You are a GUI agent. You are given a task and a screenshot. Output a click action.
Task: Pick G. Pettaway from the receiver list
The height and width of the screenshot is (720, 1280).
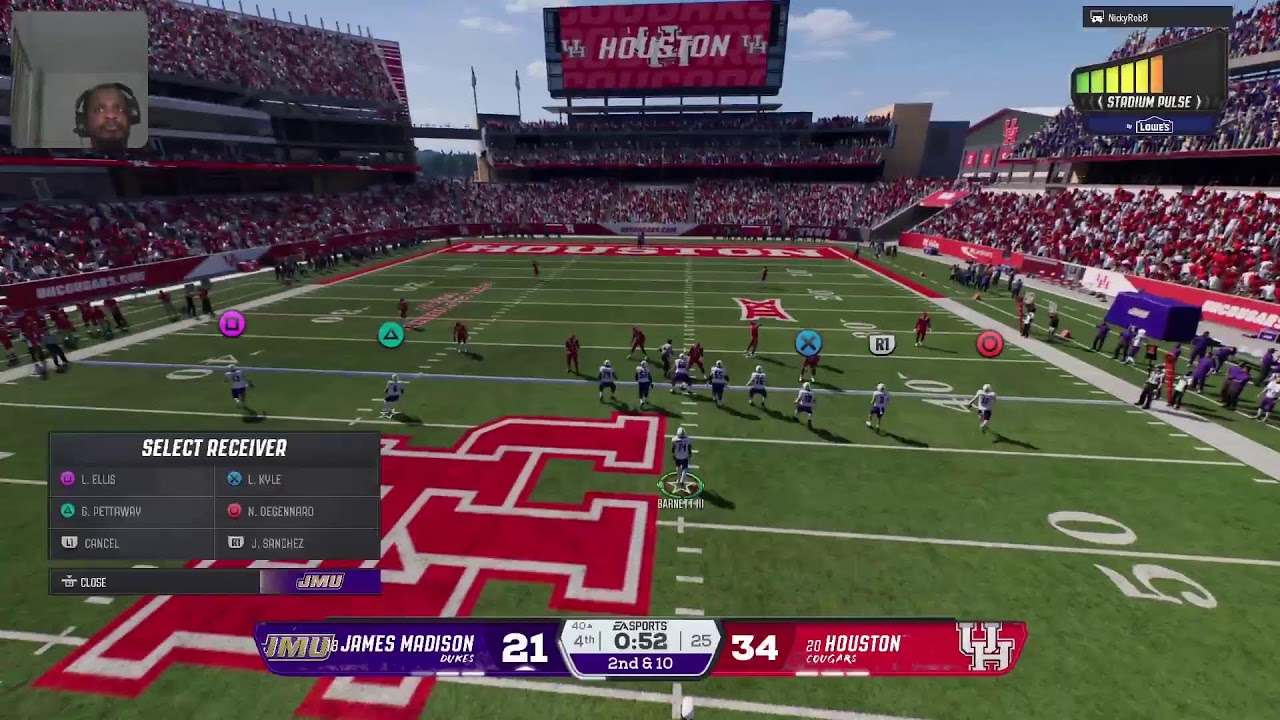pos(110,512)
